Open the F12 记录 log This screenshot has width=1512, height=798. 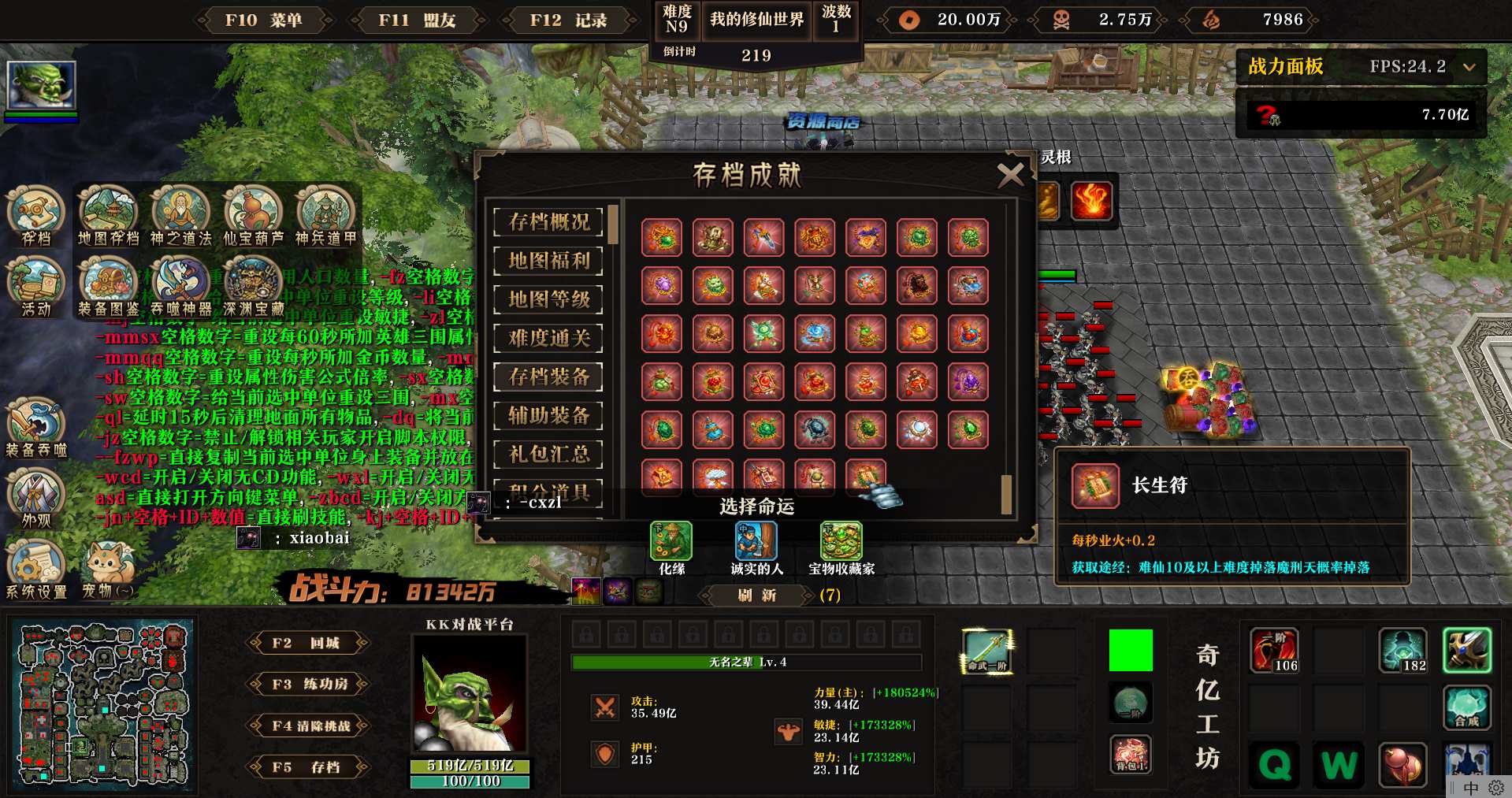(568, 20)
